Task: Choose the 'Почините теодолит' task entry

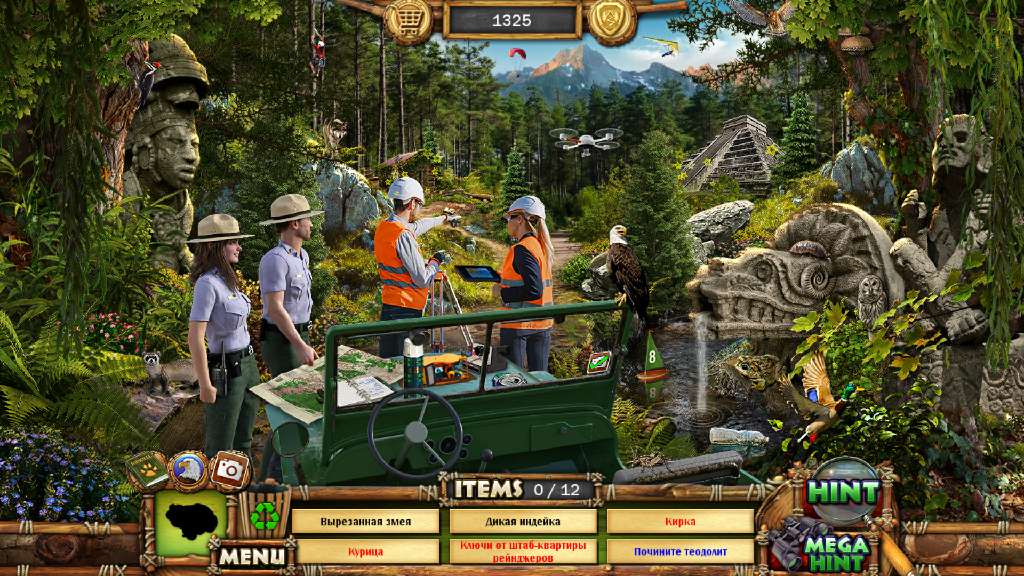Action: pyautogui.click(x=680, y=551)
